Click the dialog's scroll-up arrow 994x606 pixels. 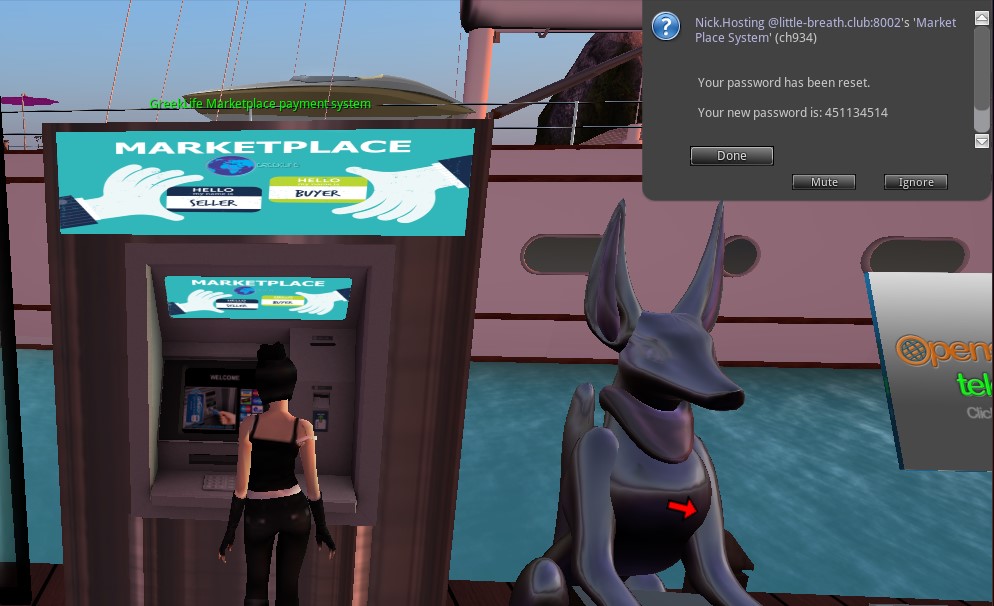tap(982, 19)
